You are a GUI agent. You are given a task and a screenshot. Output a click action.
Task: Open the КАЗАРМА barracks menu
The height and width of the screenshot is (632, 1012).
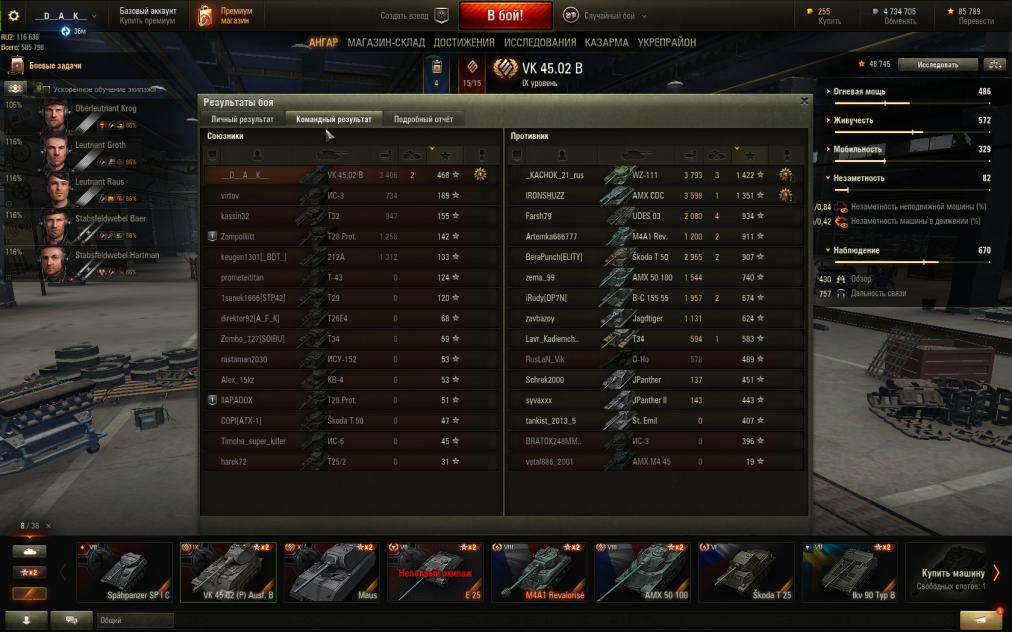tap(607, 43)
